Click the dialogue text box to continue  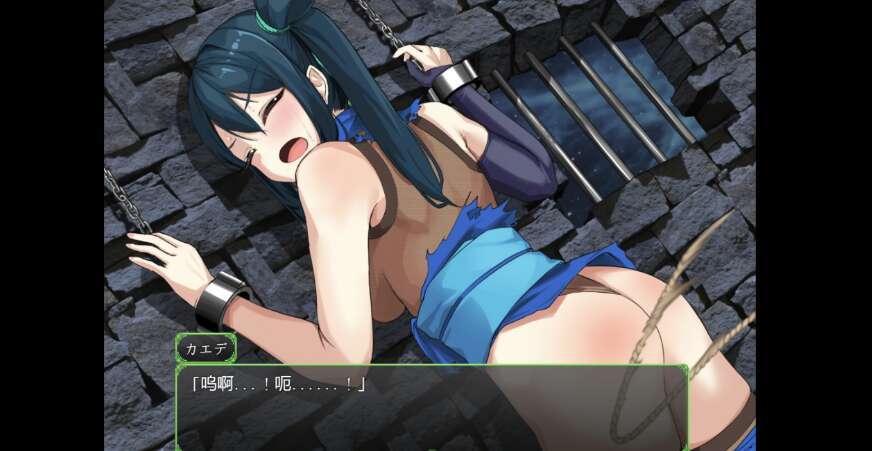click(432, 407)
